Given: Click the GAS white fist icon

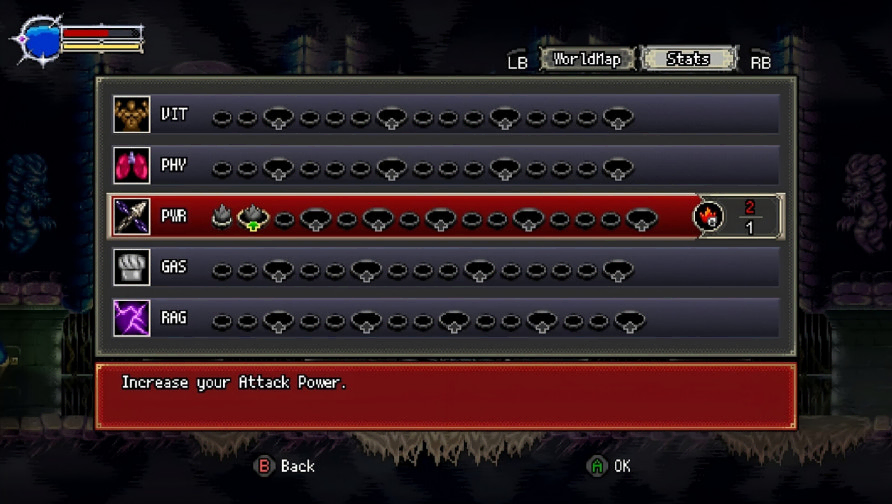Looking at the screenshot, I should 132,268.
